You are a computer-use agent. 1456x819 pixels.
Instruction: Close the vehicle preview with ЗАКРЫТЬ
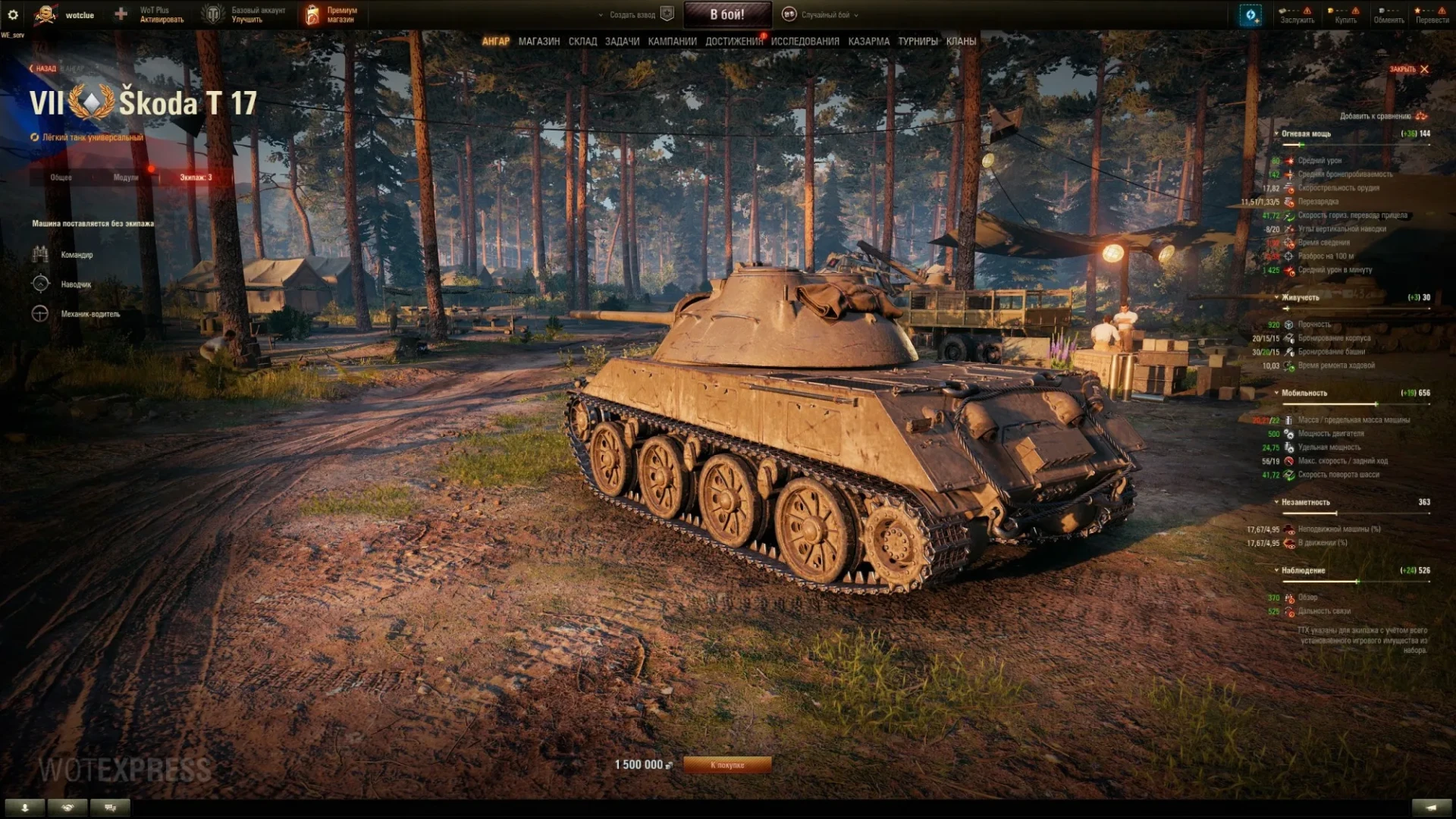tap(1409, 69)
